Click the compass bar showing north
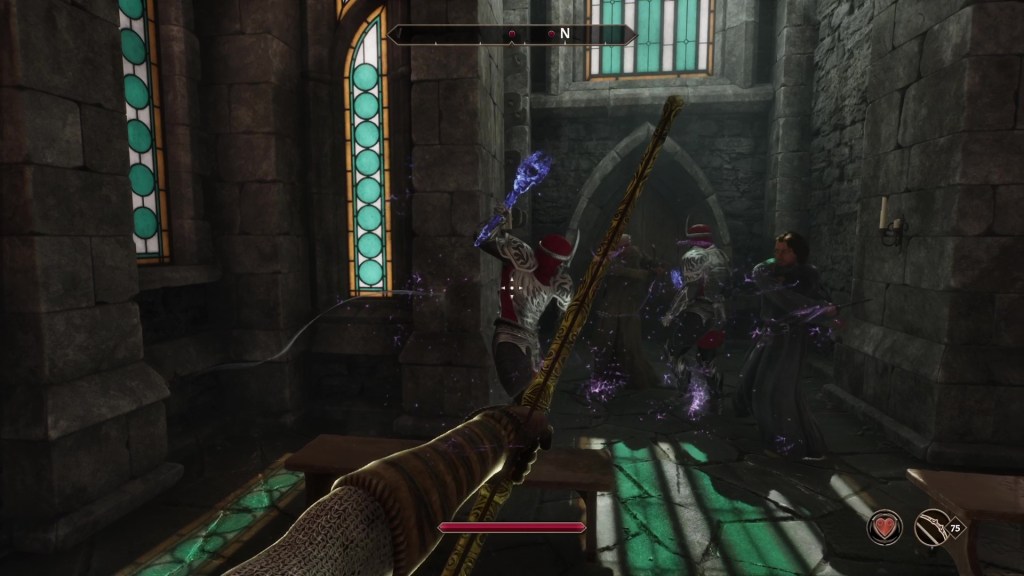The width and height of the screenshot is (1024, 576). pyautogui.click(x=512, y=34)
